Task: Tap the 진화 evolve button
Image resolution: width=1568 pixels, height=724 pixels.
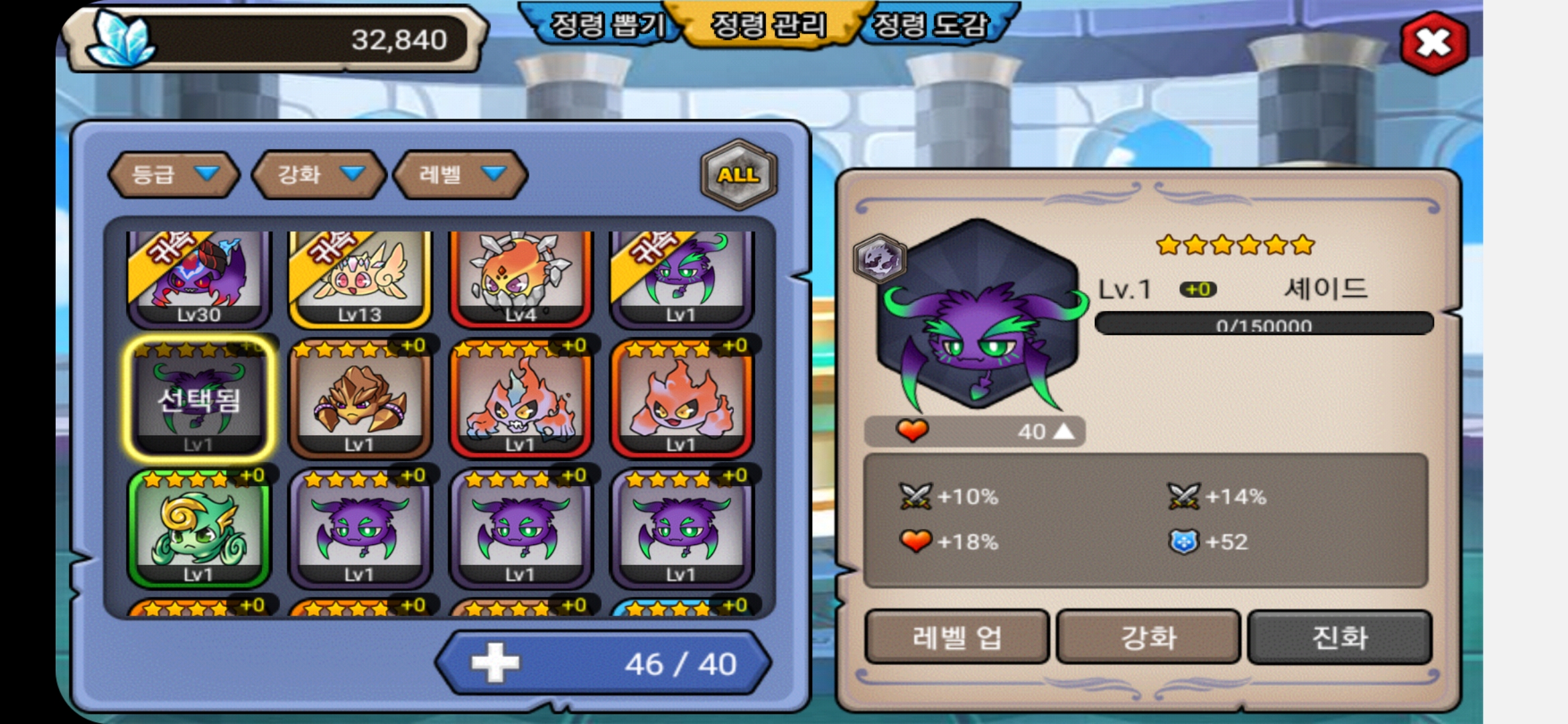Action: 1340,637
